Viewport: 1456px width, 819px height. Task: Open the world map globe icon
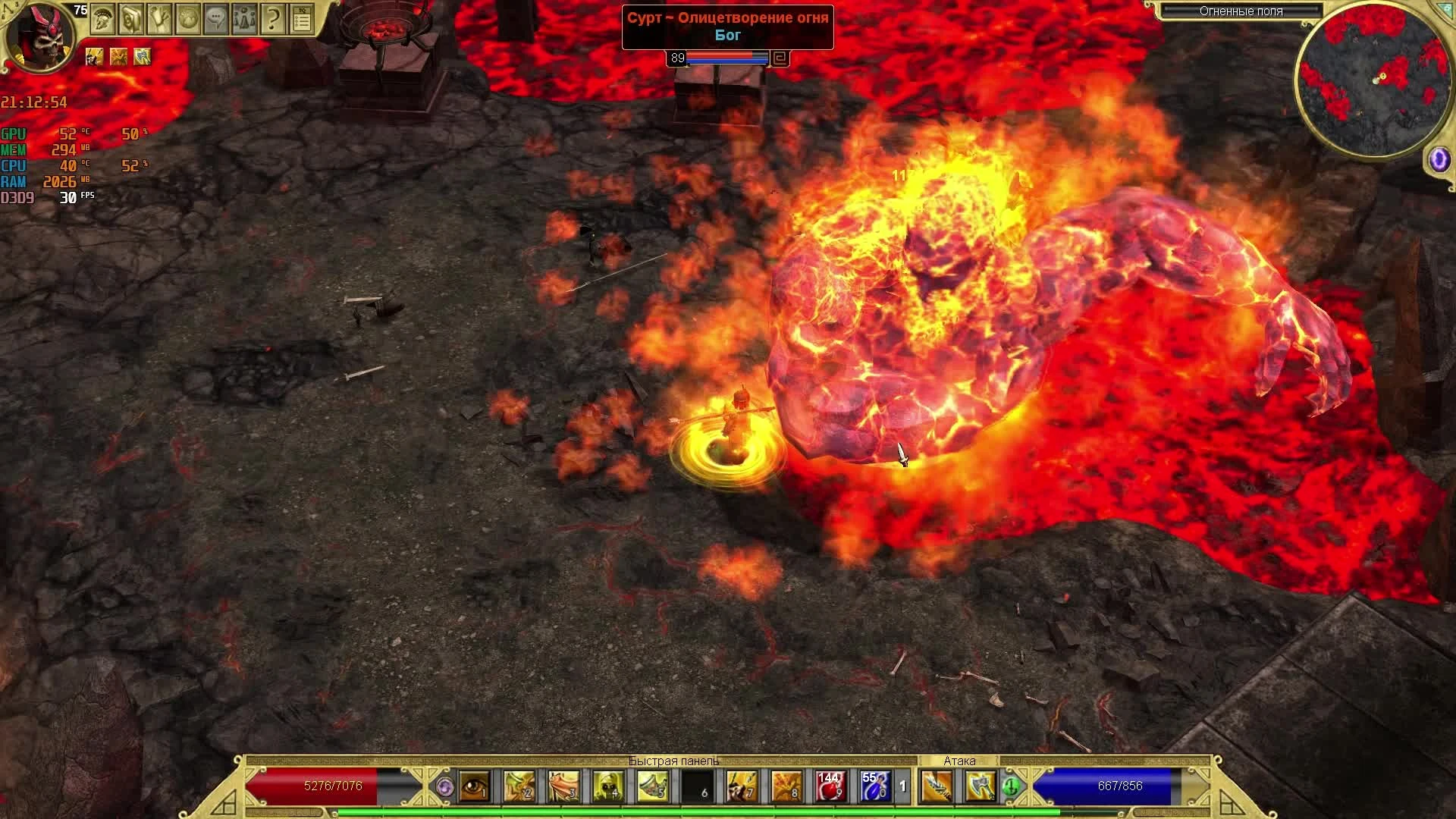(187, 20)
